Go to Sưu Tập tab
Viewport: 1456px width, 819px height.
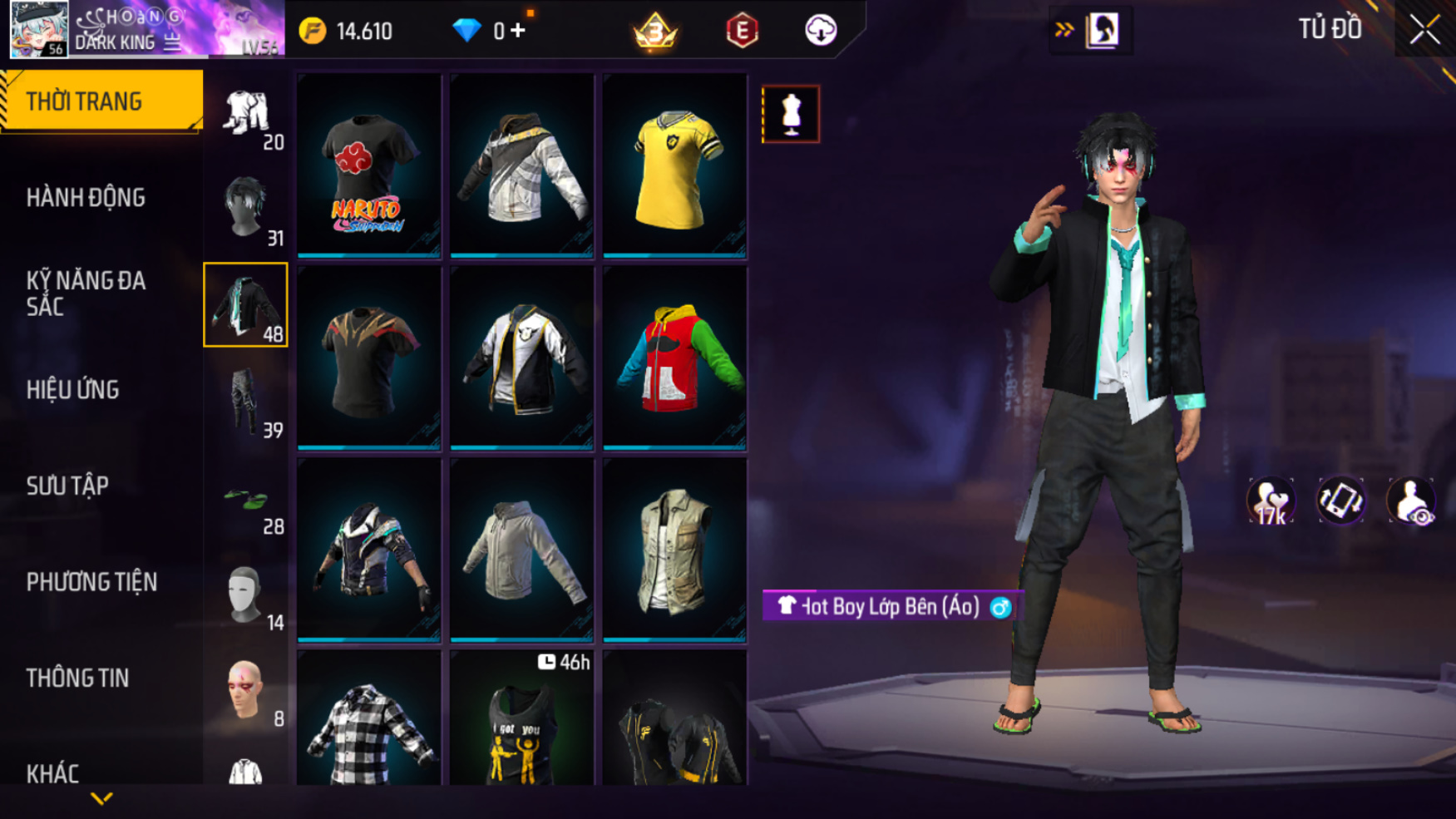pos(67,486)
